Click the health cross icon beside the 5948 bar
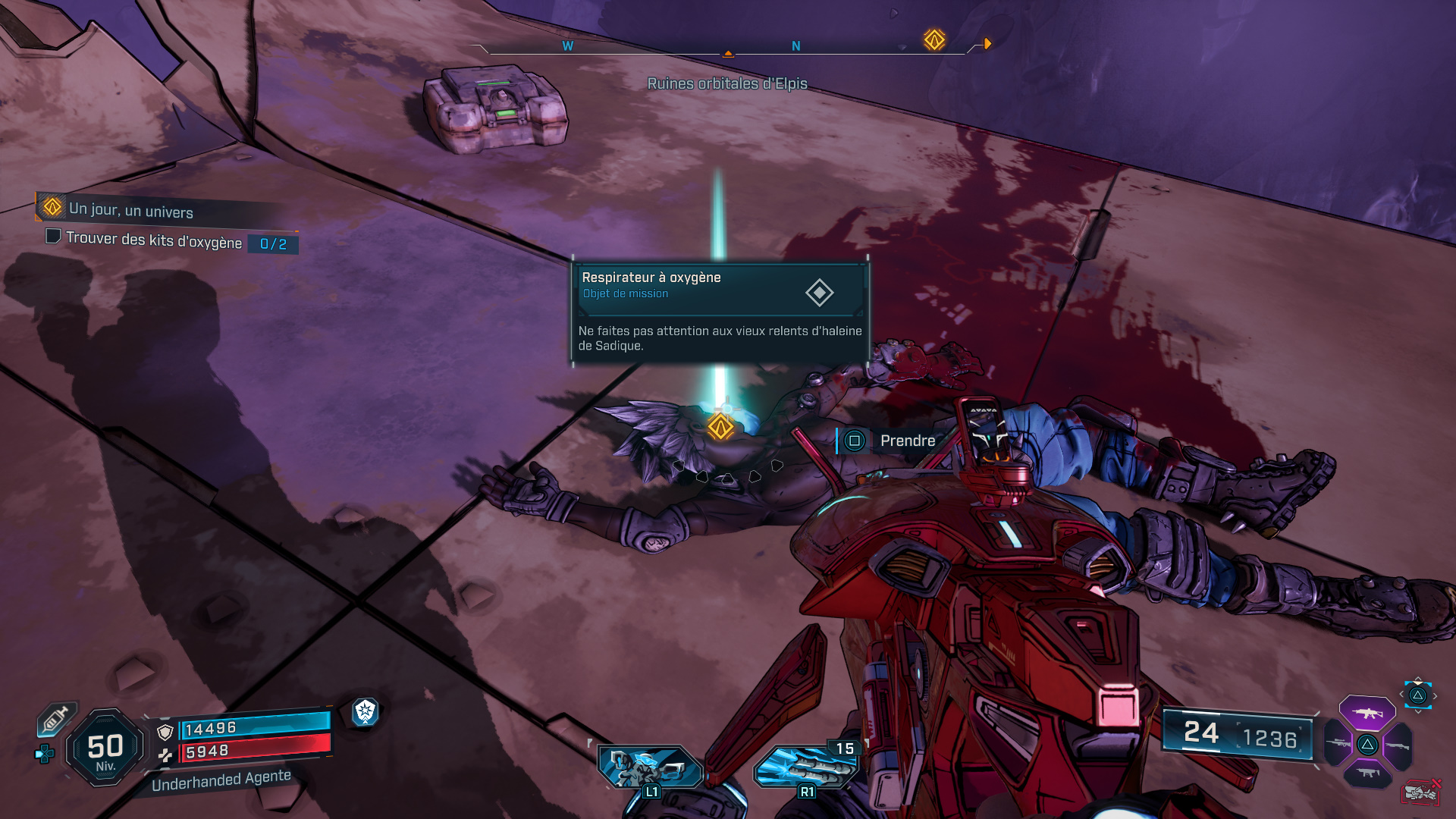Viewport: 1456px width, 819px height. 166,755
